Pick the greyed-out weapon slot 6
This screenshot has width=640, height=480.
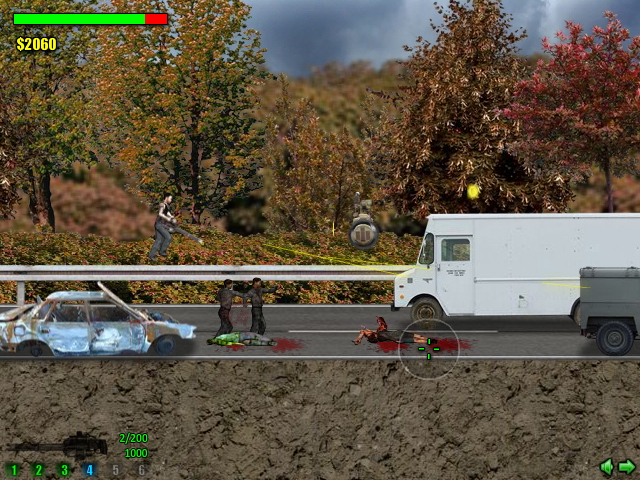click(141, 469)
